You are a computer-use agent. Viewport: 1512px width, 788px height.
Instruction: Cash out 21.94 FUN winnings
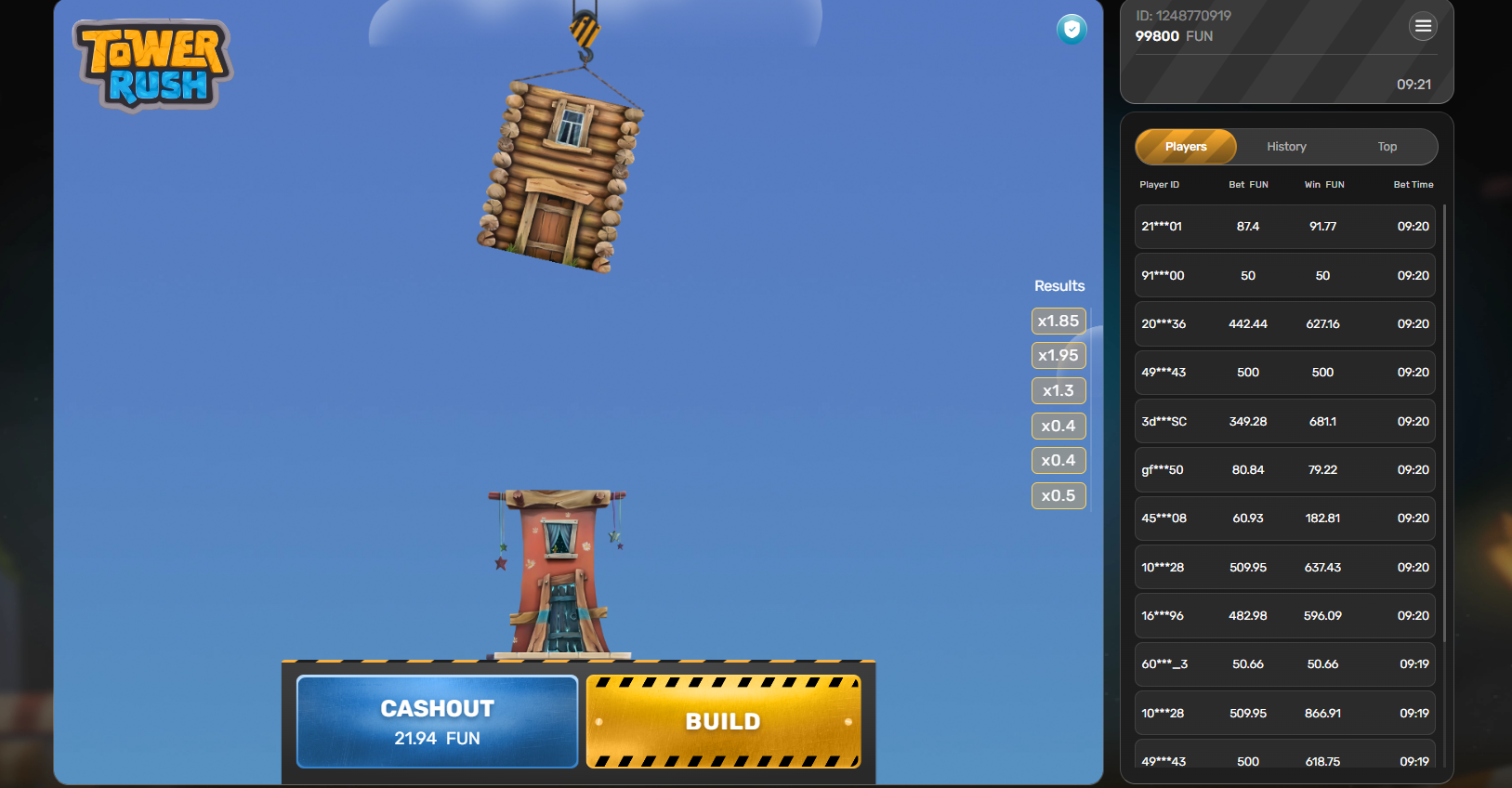click(x=437, y=722)
